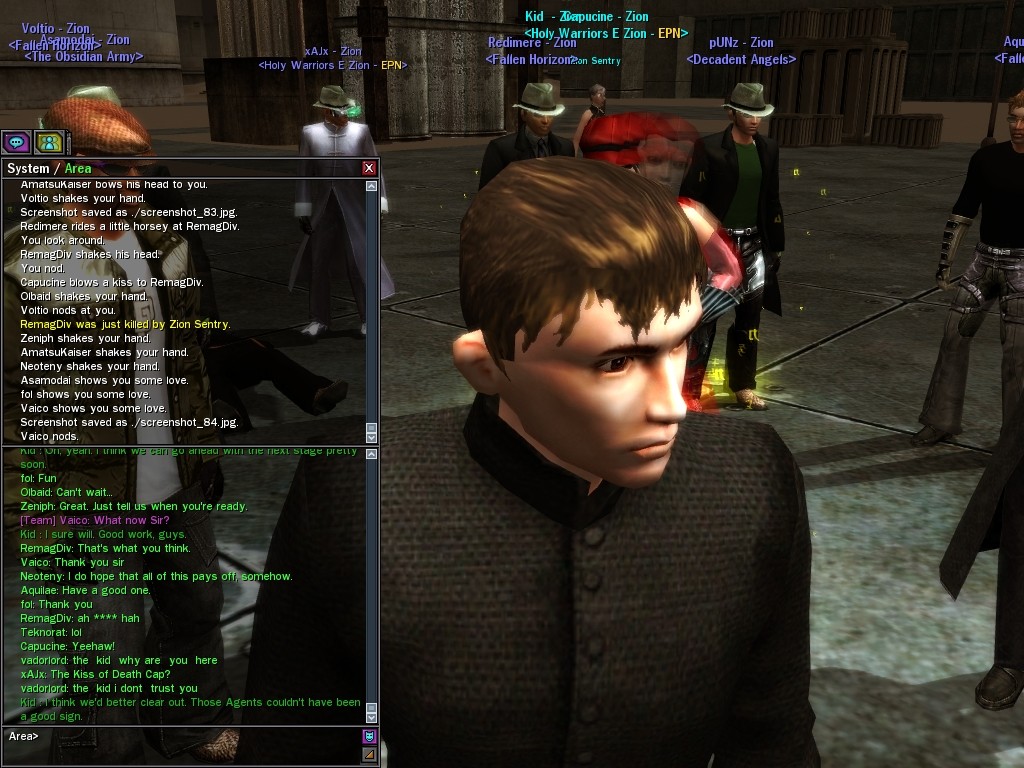
Task: Click the area chat scroll-down arrow
Action: (x=372, y=716)
